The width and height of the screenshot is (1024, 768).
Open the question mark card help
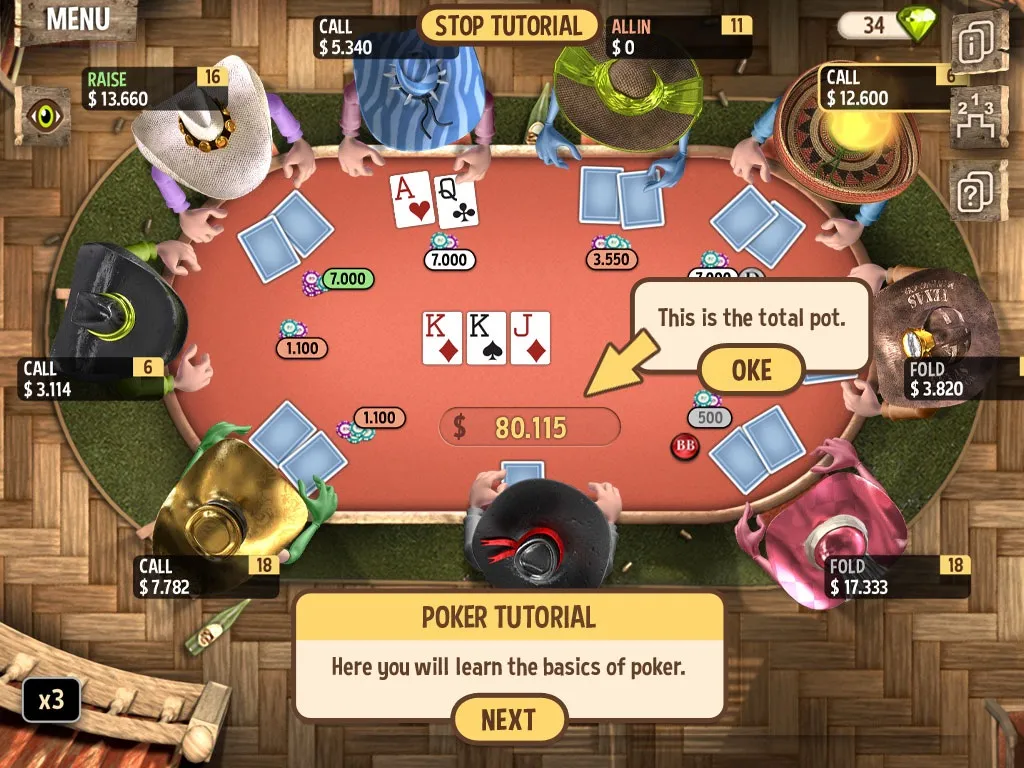coord(978,188)
